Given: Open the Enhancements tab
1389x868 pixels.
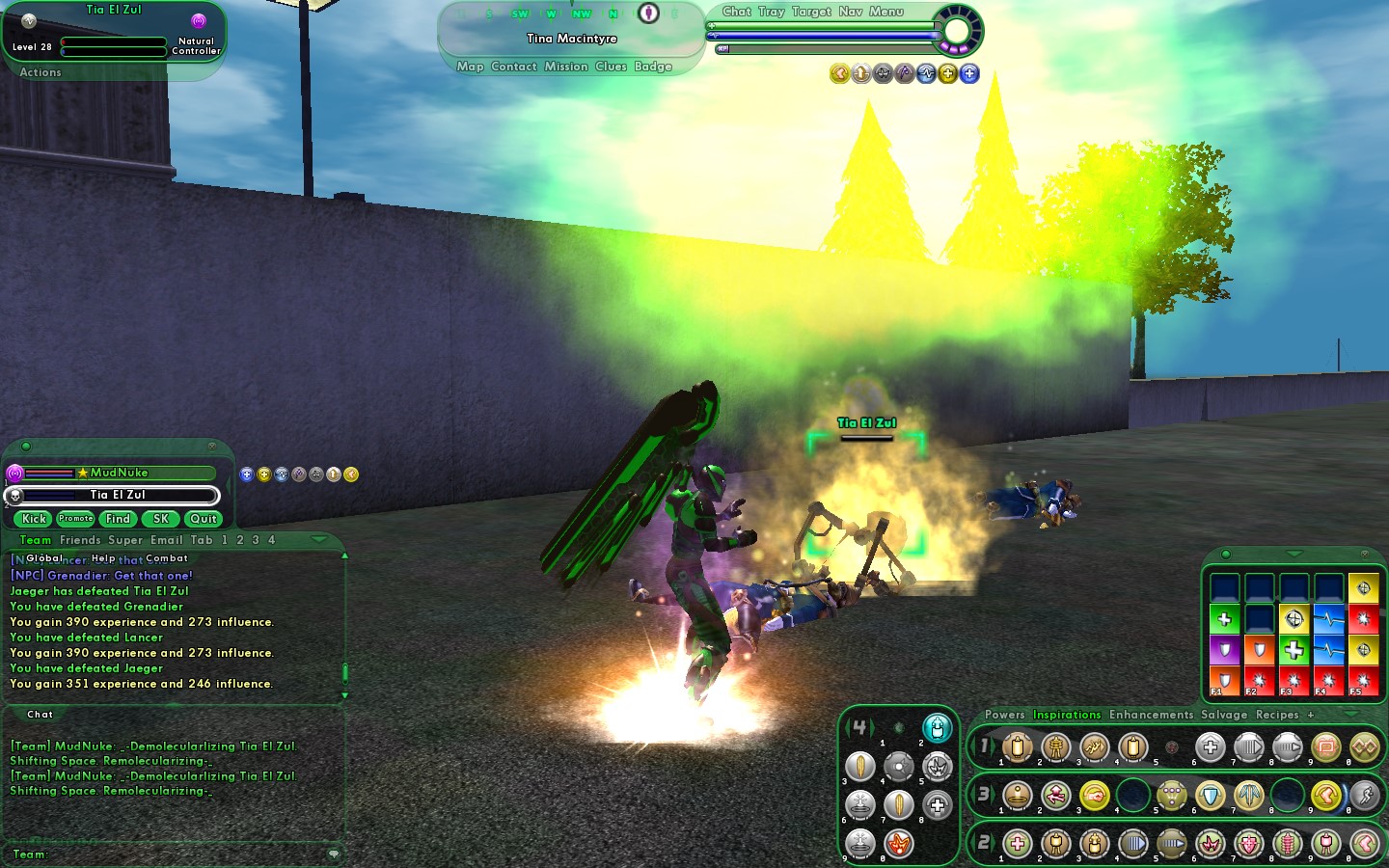Looking at the screenshot, I should [x=1151, y=715].
